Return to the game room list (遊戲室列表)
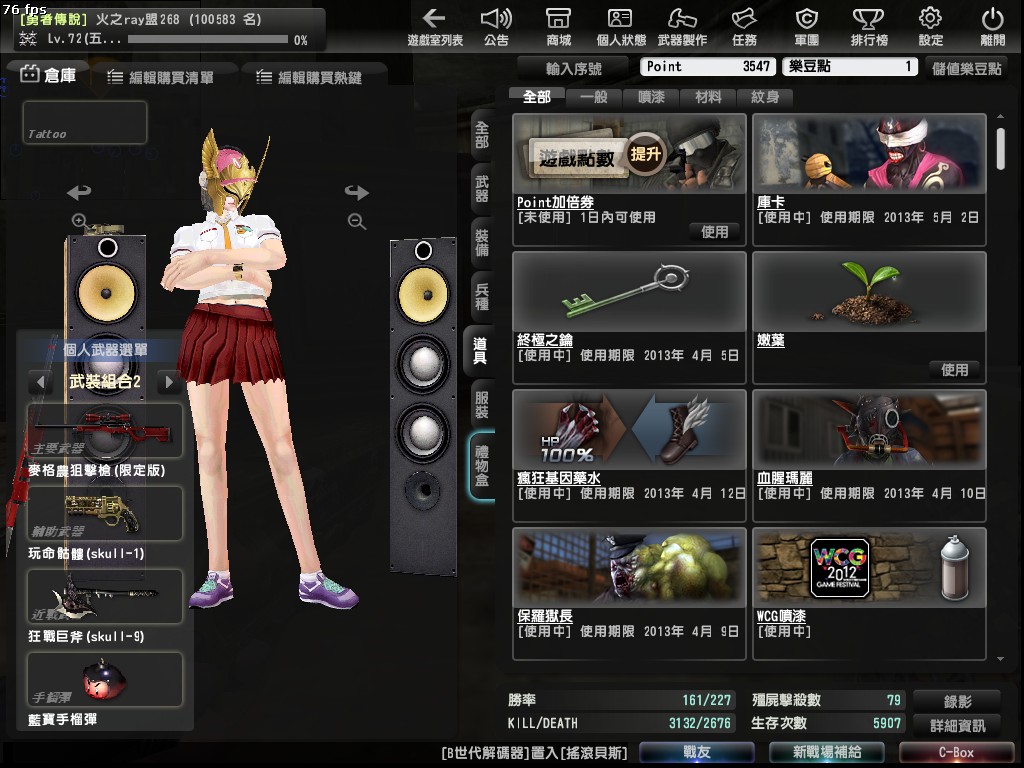This screenshot has height=768, width=1024. click(x=434, y=27)
